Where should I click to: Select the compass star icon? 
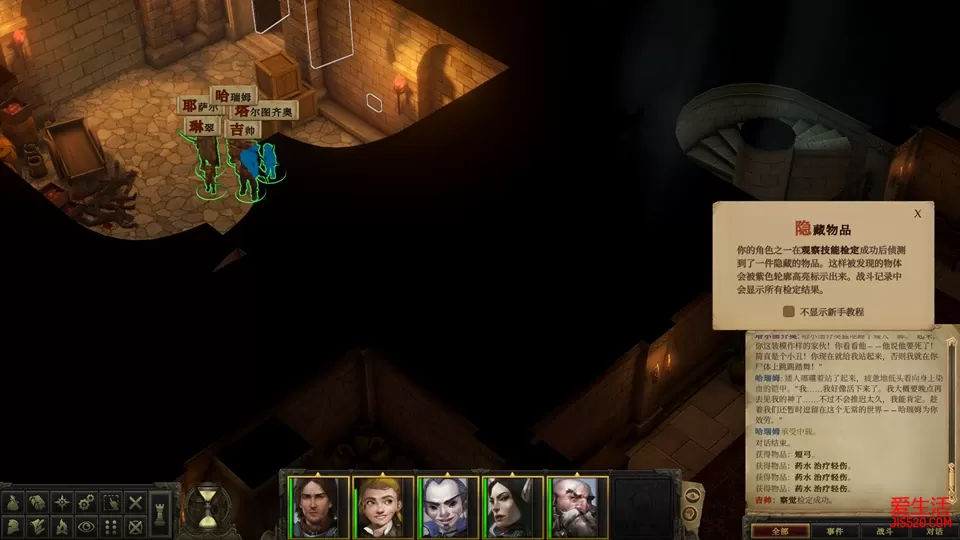pyautogui.click(x=61, y=501)
